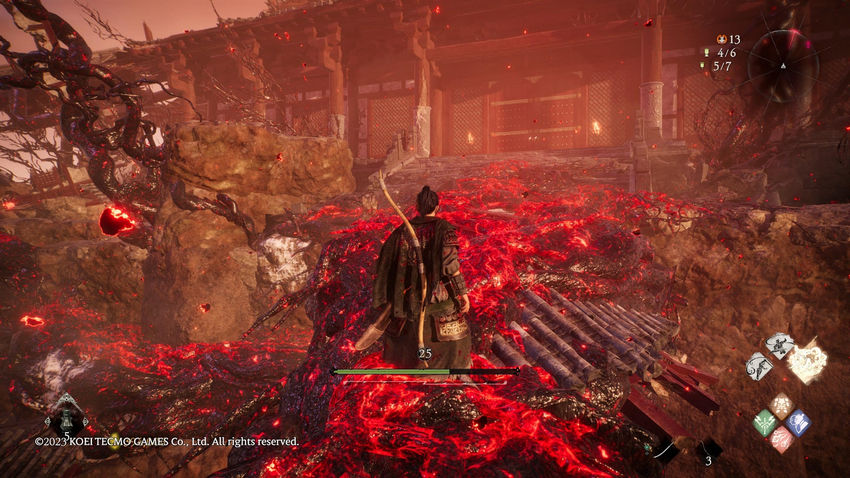Image resolution: width=850 pixels, height=478 pixels.
Task: Choose the lower white weapon slot
Action: click(759, 366)
